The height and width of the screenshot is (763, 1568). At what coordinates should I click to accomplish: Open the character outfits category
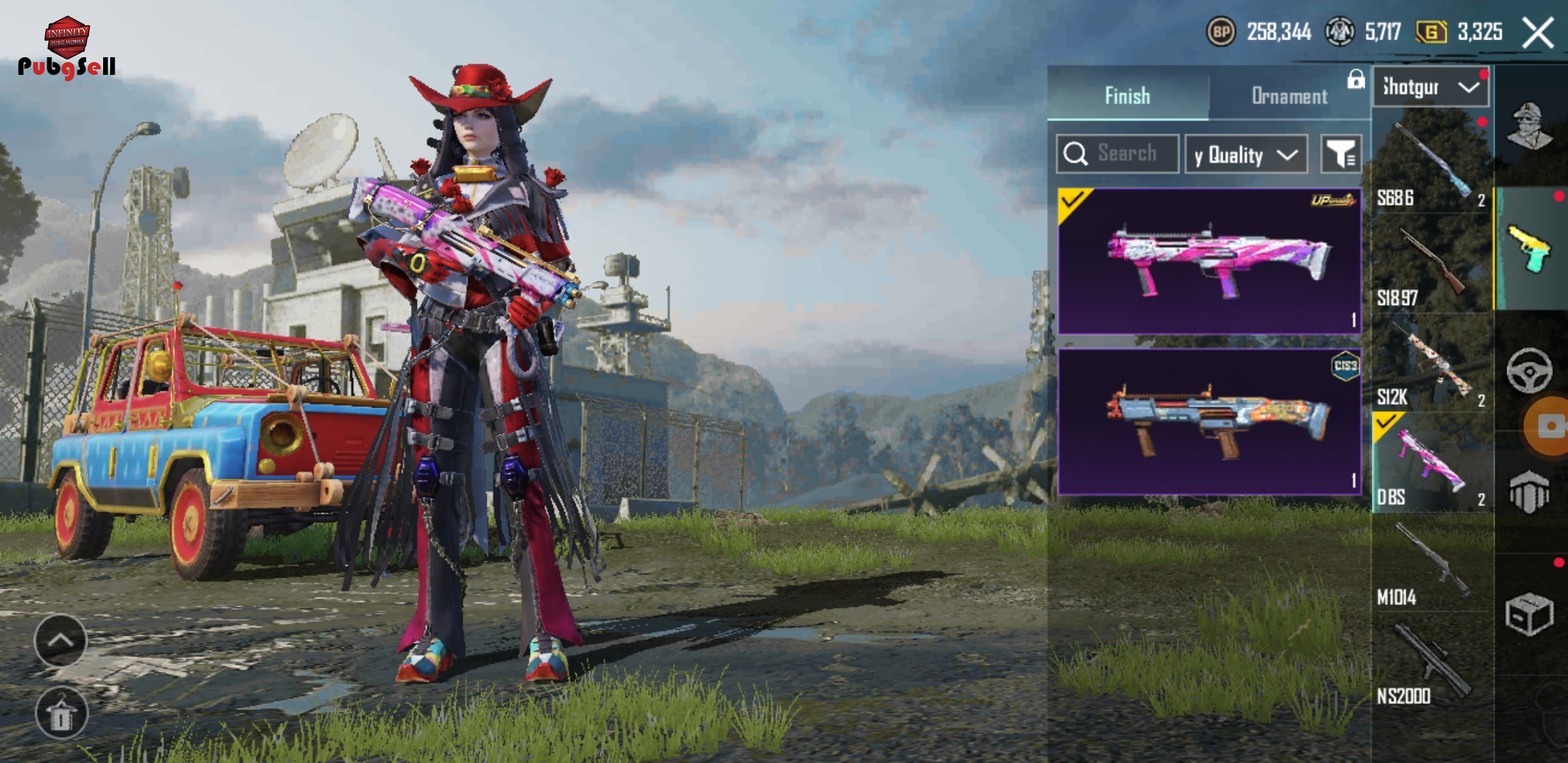[x=1530, y=126]
